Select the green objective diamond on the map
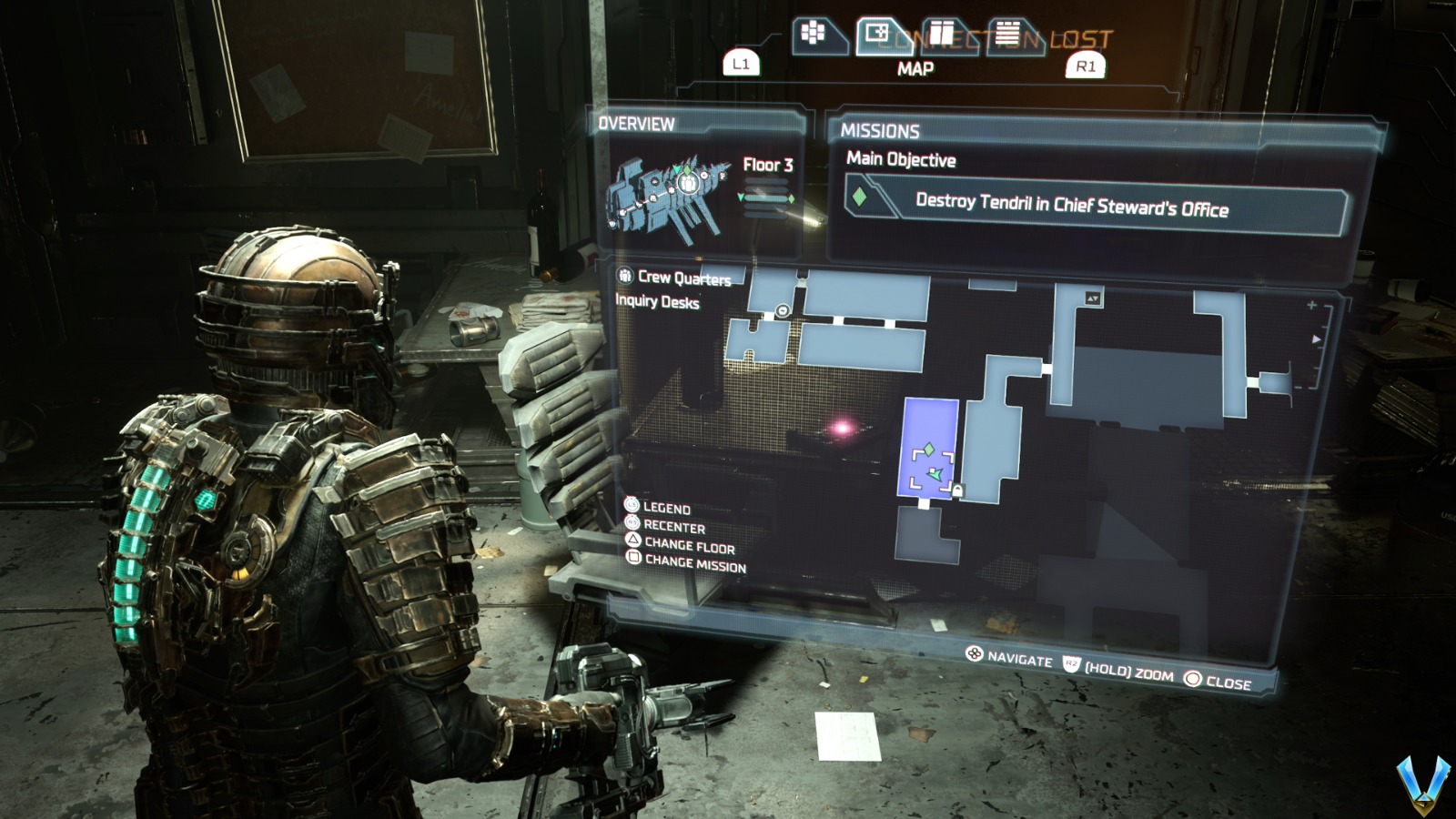The image size is (1456, 819). (929, 449)
